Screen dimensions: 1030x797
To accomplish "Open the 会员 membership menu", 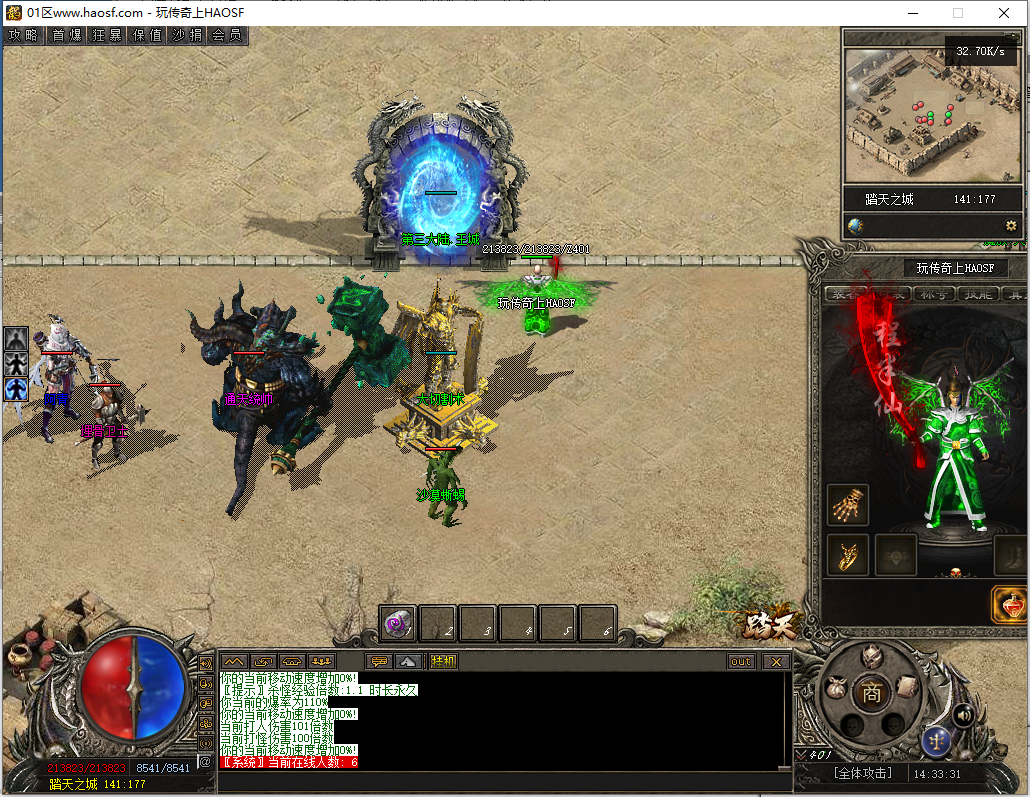I will 227,35.
